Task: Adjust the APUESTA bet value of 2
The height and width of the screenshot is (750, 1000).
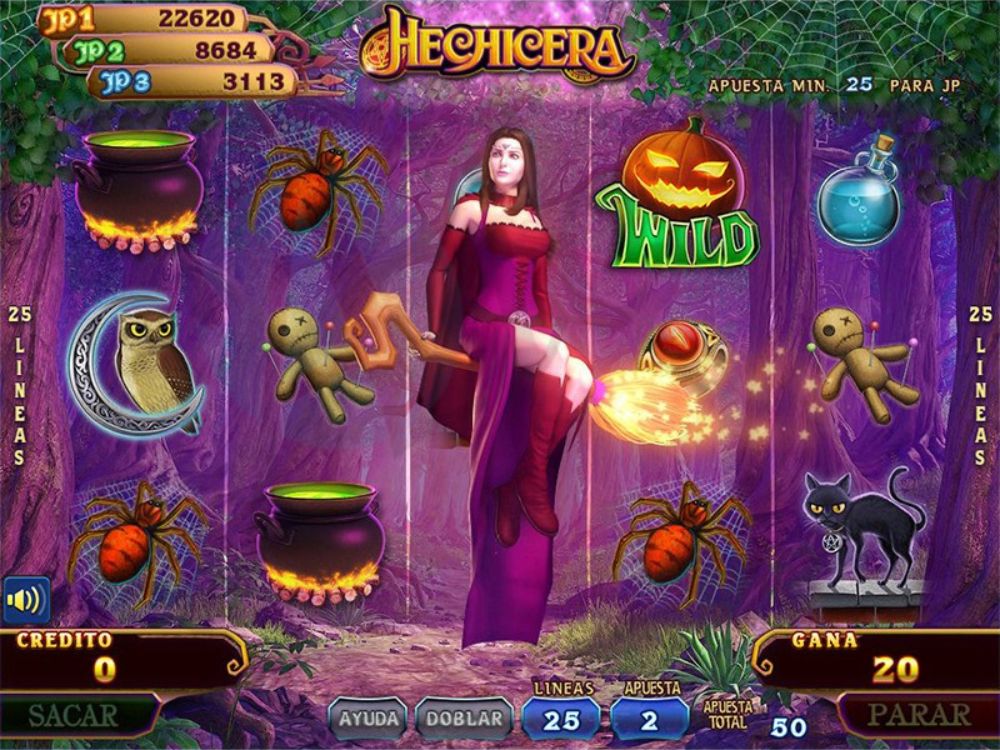Action: click(649, 719)
